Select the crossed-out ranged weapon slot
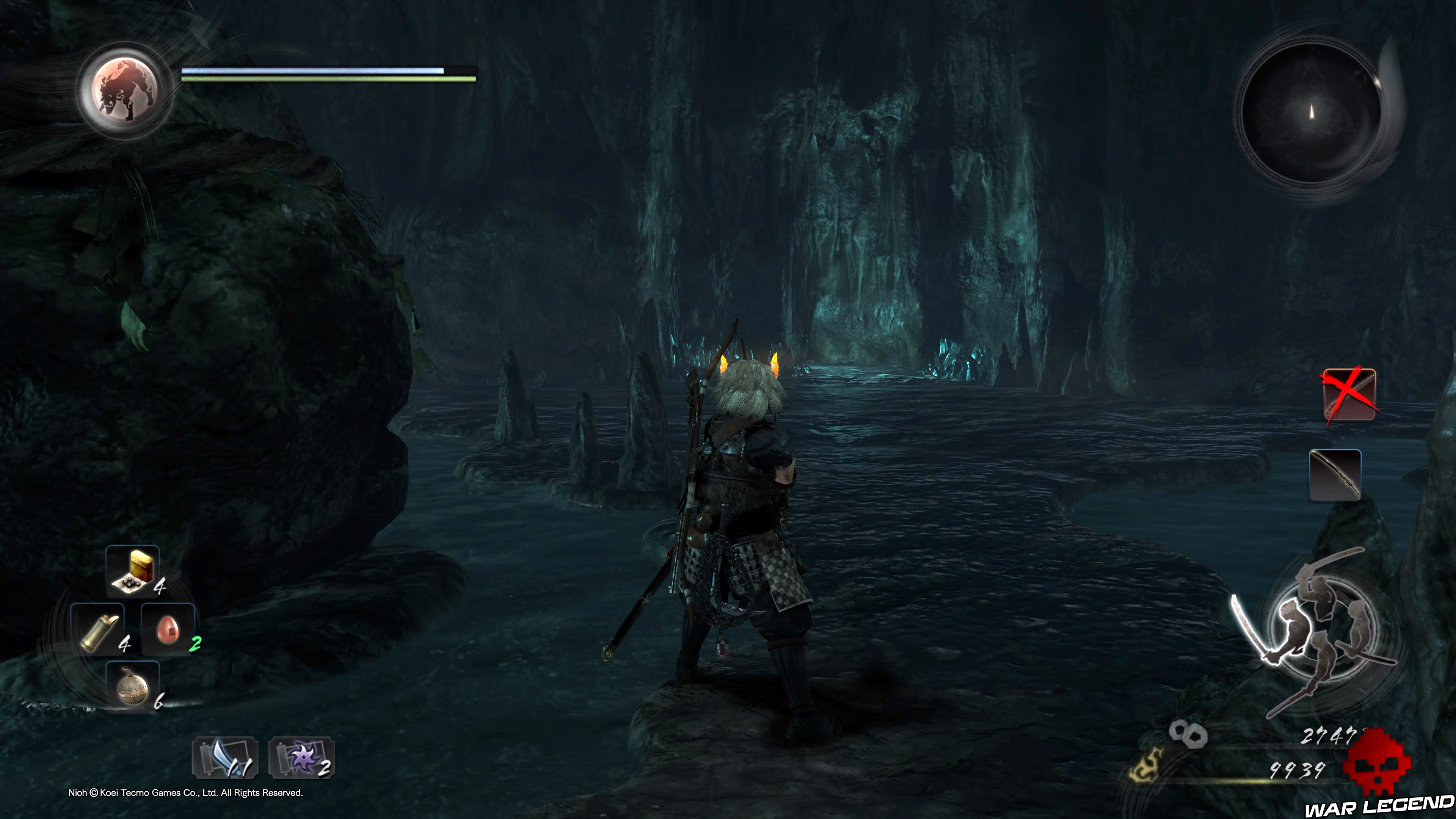This screenshot has height=819, width=1456. 1349,394
